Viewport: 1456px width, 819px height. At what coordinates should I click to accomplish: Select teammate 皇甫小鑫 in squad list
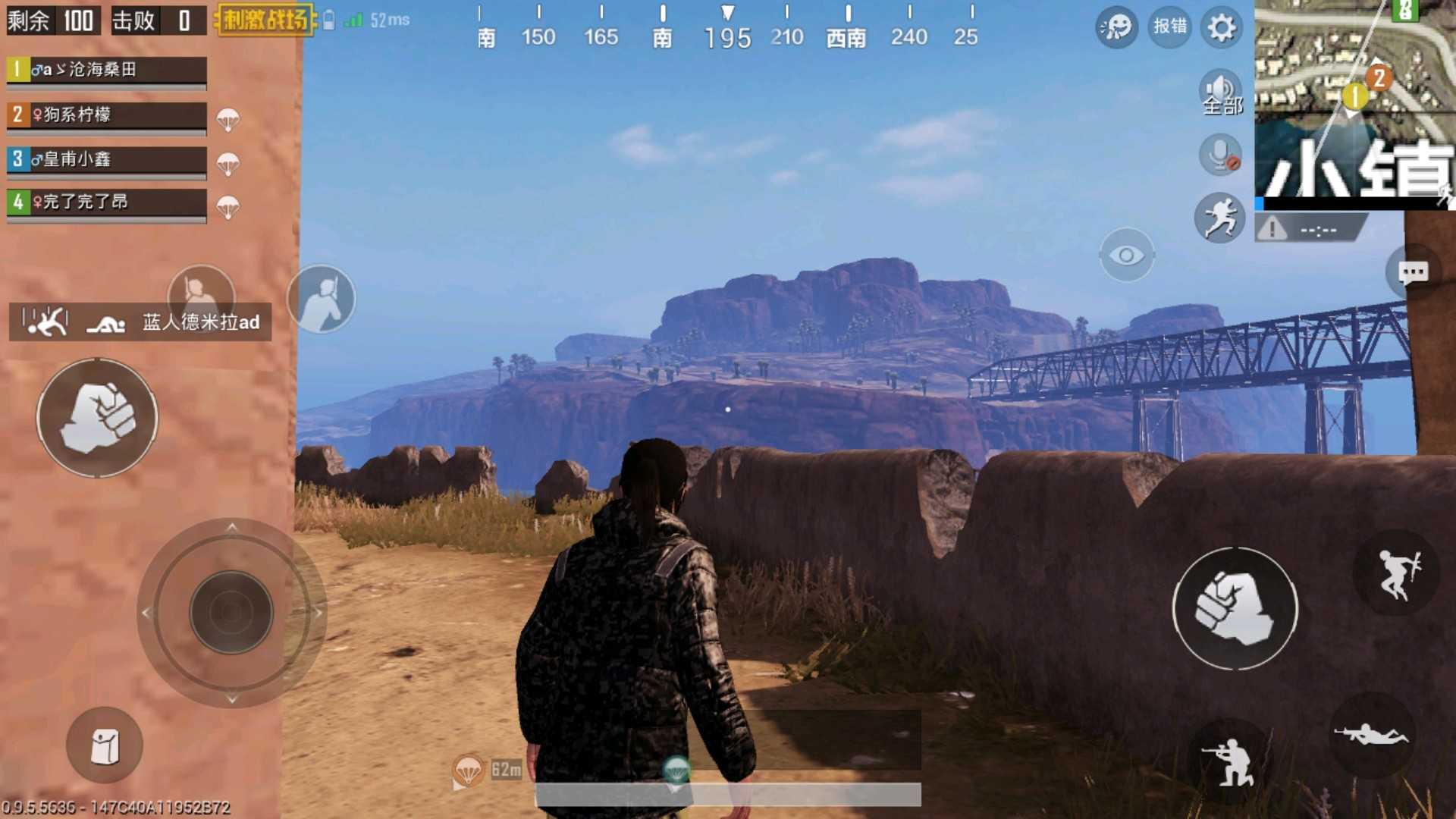(106, 159)
